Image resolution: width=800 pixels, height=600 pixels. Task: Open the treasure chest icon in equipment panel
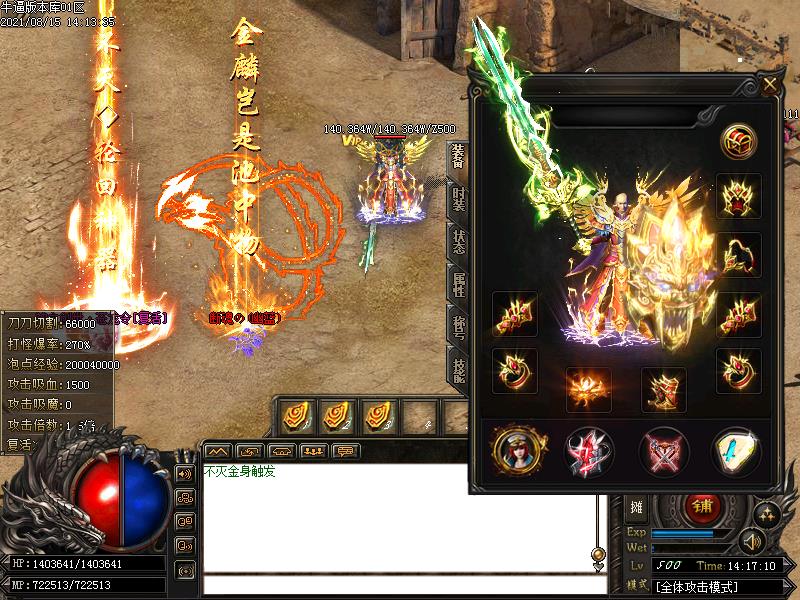[x=739, y=140]
